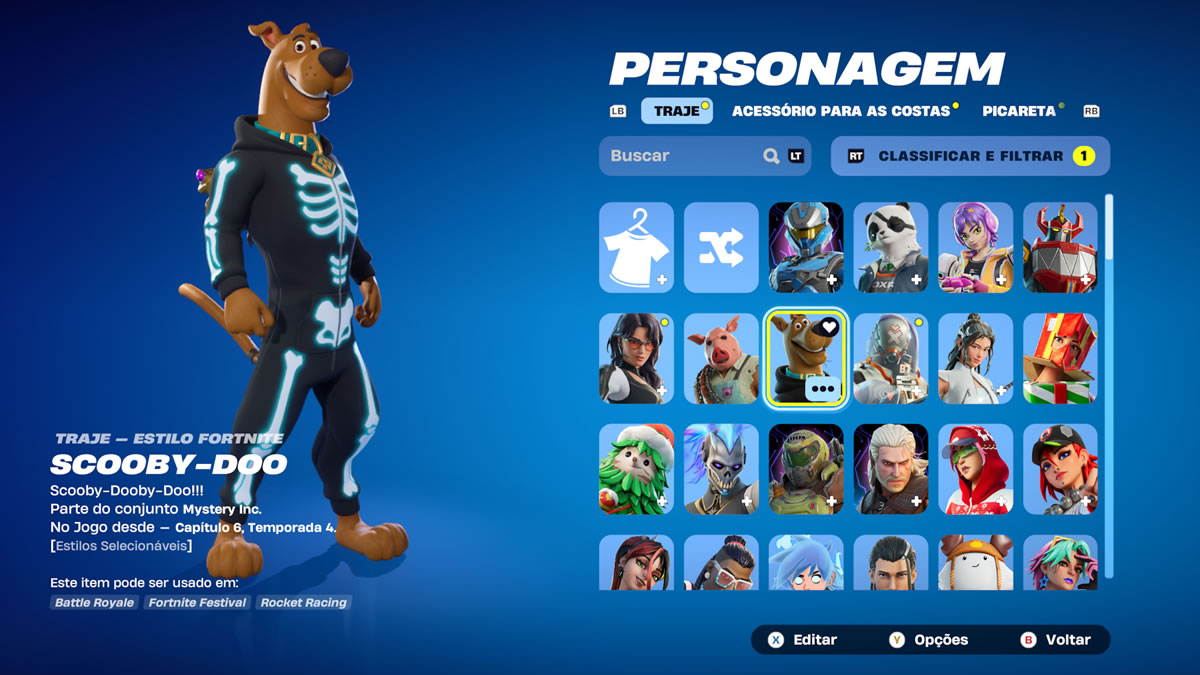The width and height of the screenshot is (1200, 675).
Task: Click the Buscar search field
Action: tap(685, 156)
